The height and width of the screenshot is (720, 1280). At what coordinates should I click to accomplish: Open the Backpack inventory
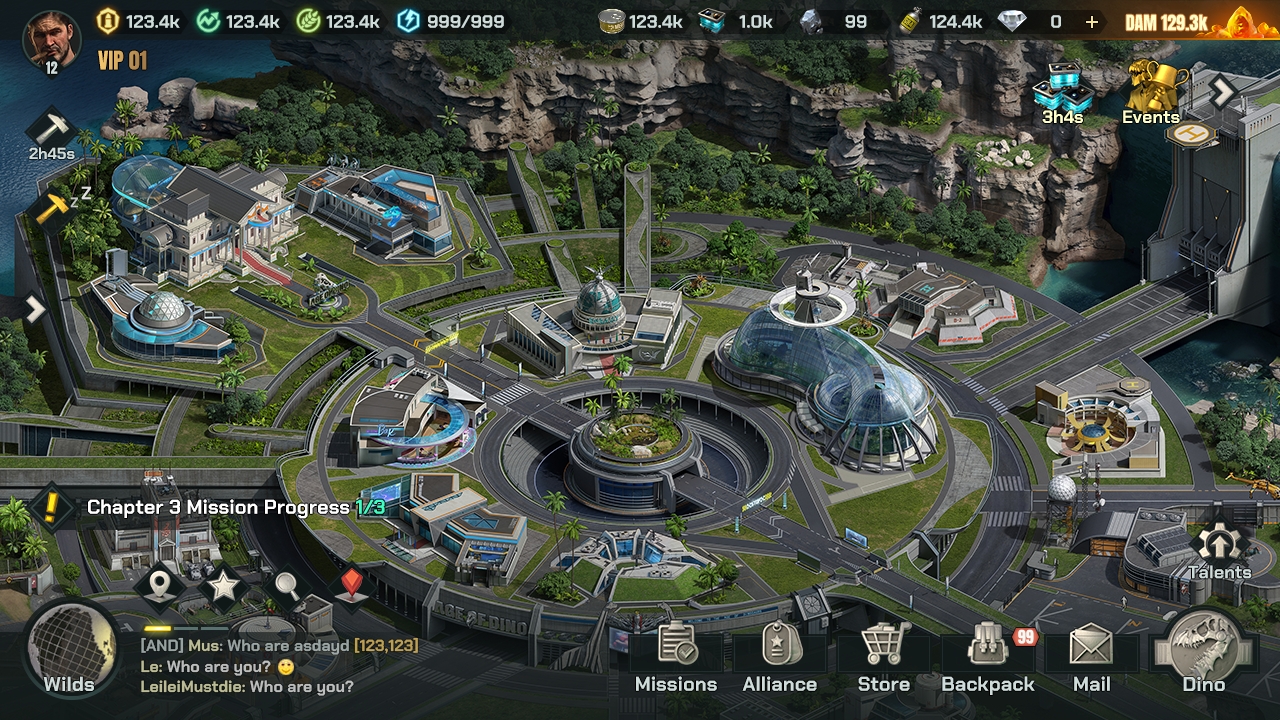pyautogui.click(x=988, y=657)
